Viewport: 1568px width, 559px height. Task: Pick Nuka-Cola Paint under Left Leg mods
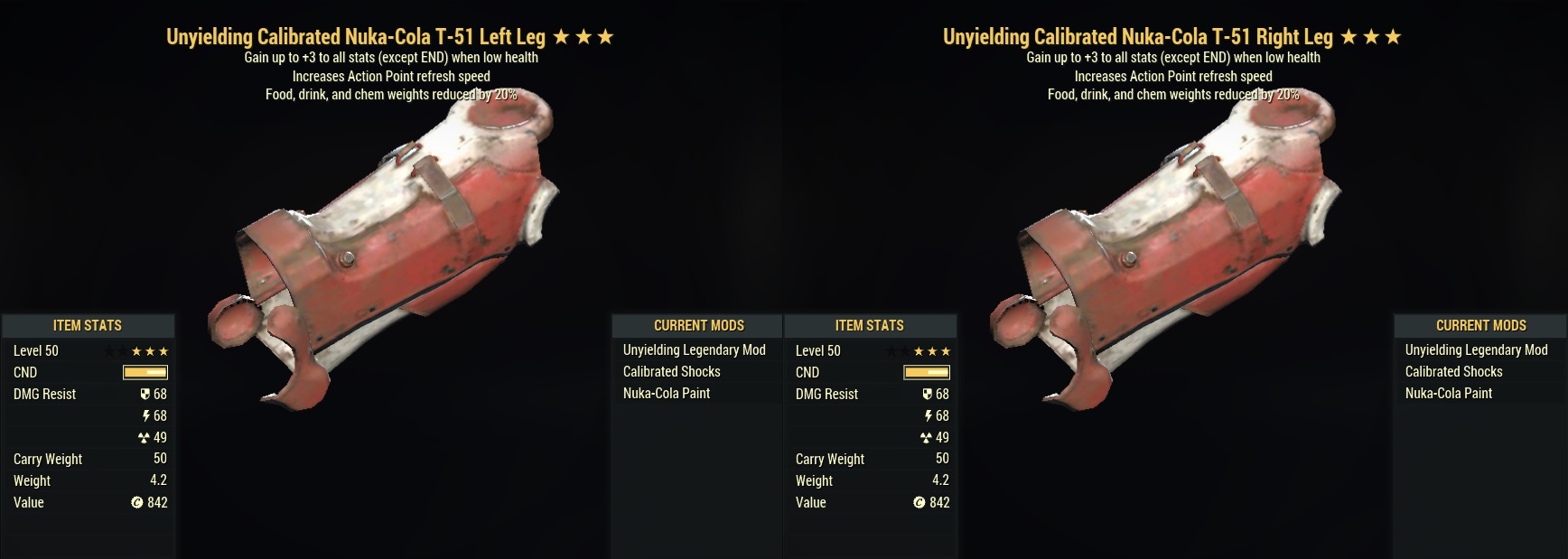[666, 394]
